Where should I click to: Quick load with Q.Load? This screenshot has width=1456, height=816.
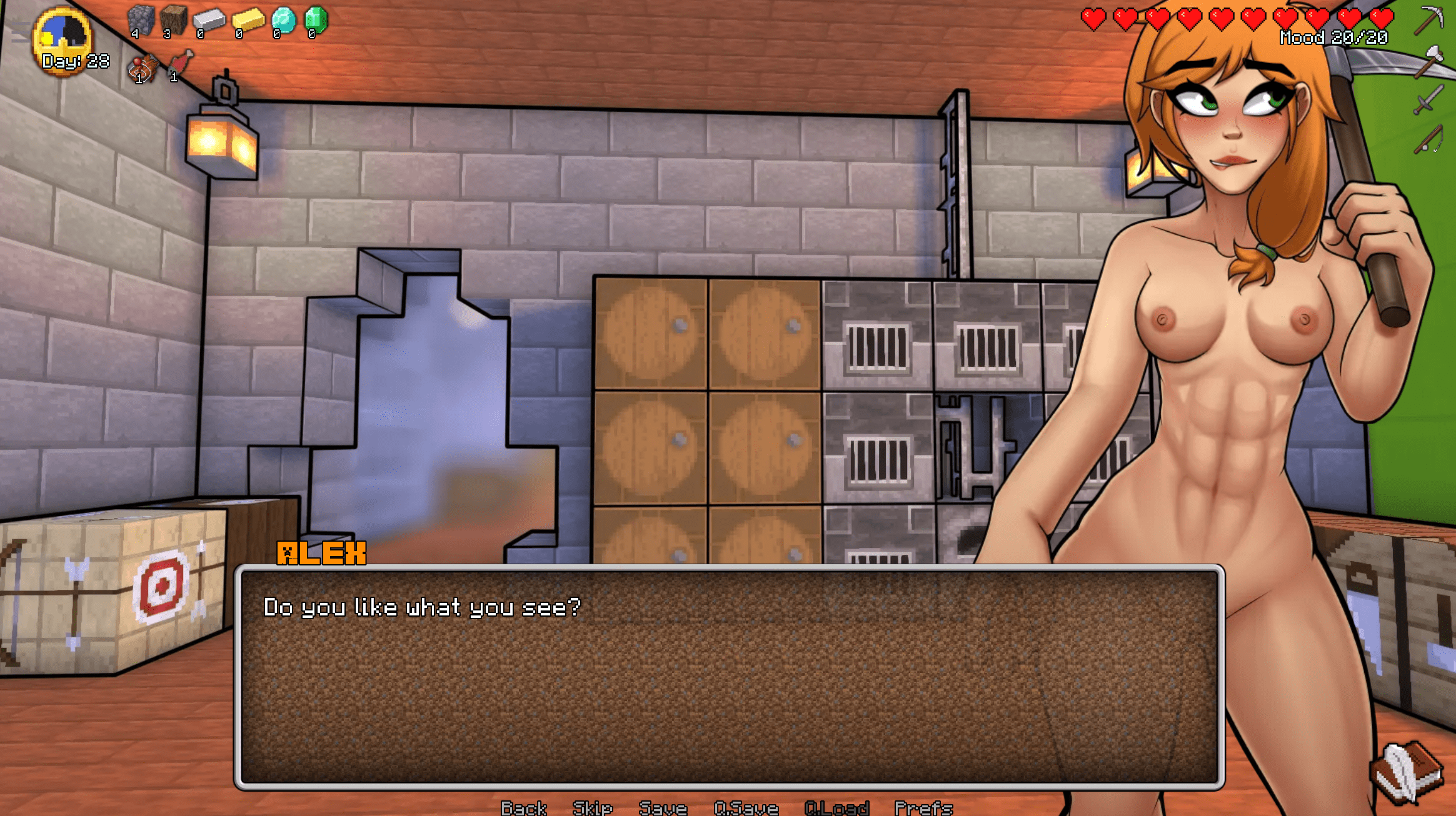(836, 808)
